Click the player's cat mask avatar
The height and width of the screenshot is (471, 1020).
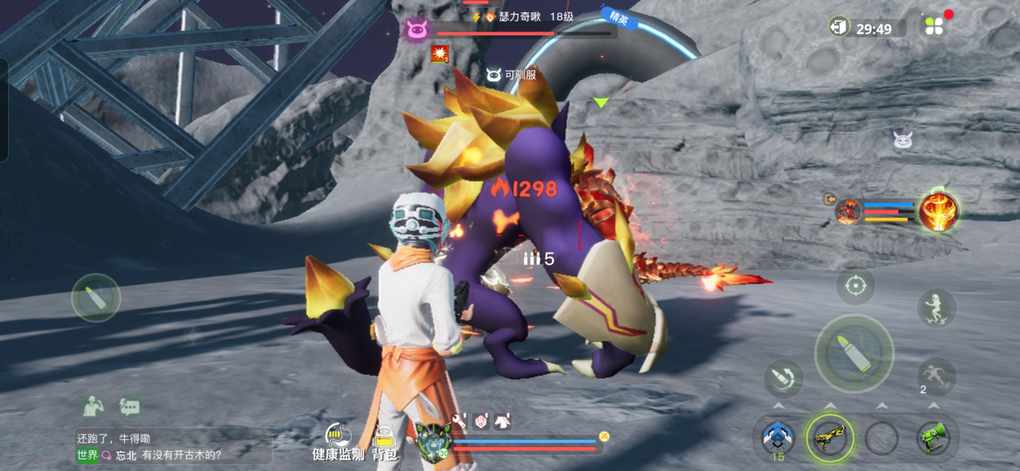431,440
